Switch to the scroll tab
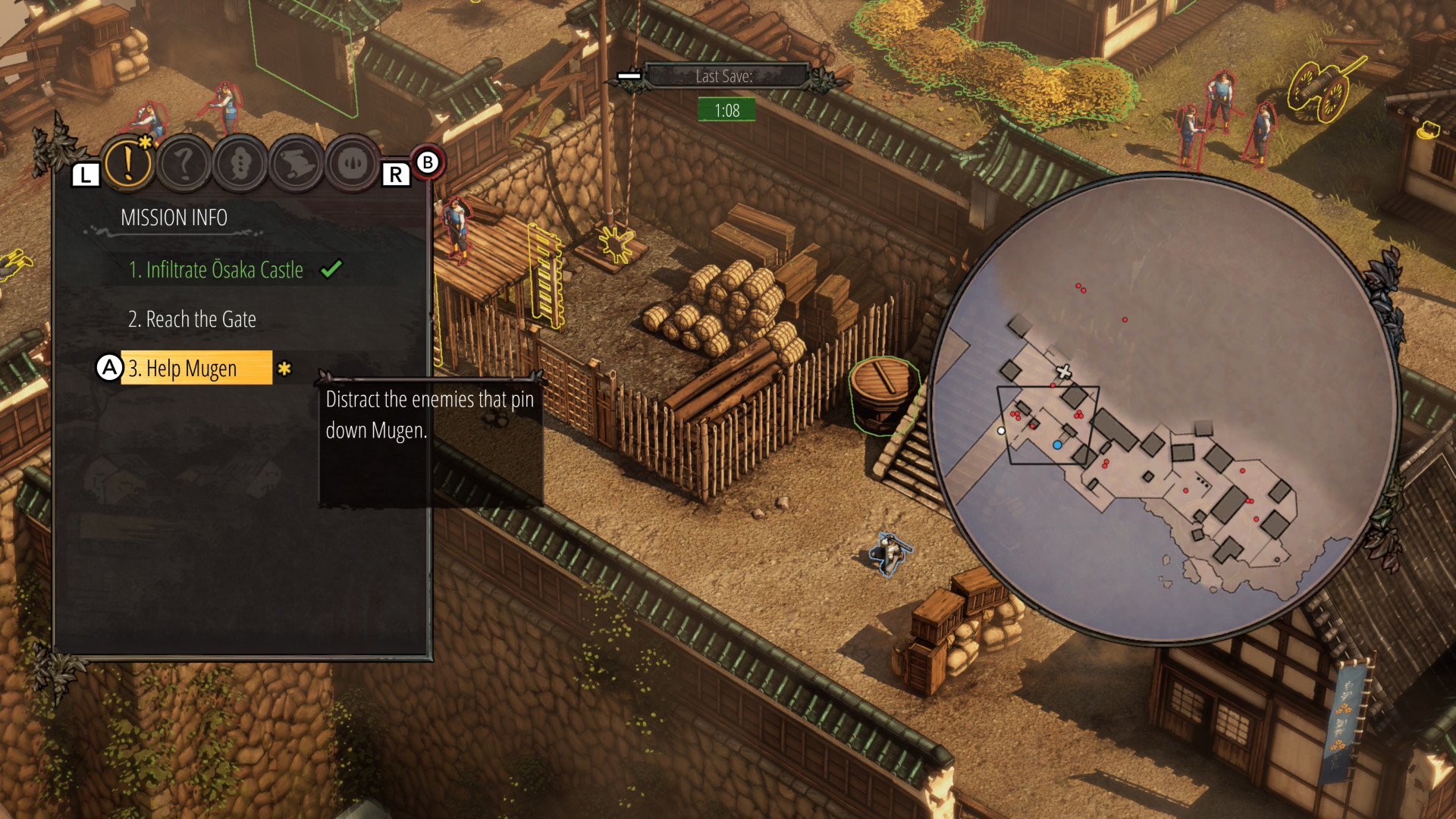 pos(297,163)
